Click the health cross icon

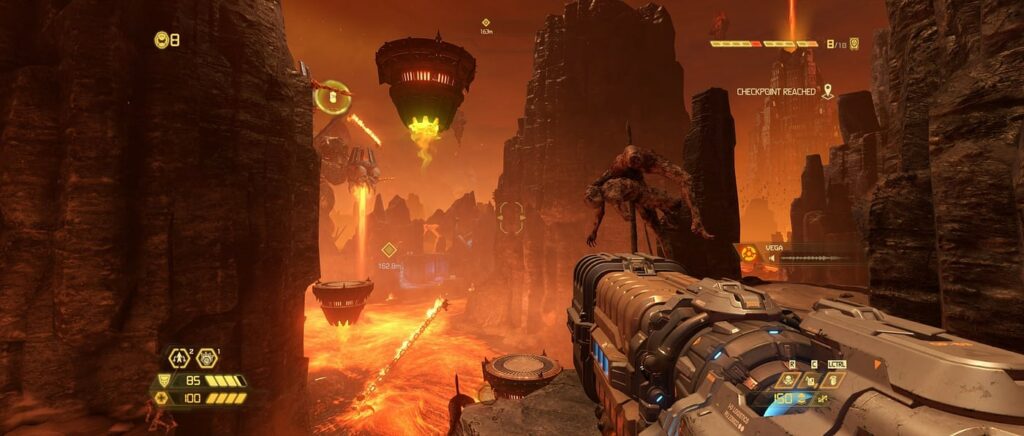tap(160, 398)
